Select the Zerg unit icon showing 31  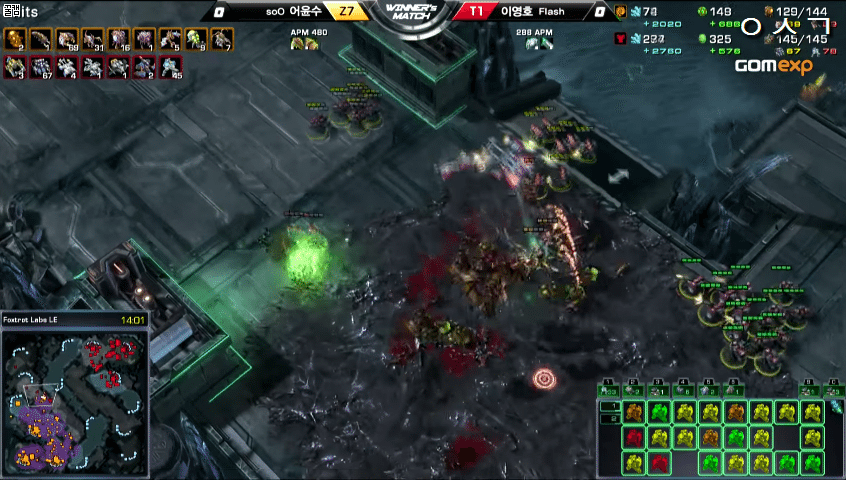tap(92, 40)
